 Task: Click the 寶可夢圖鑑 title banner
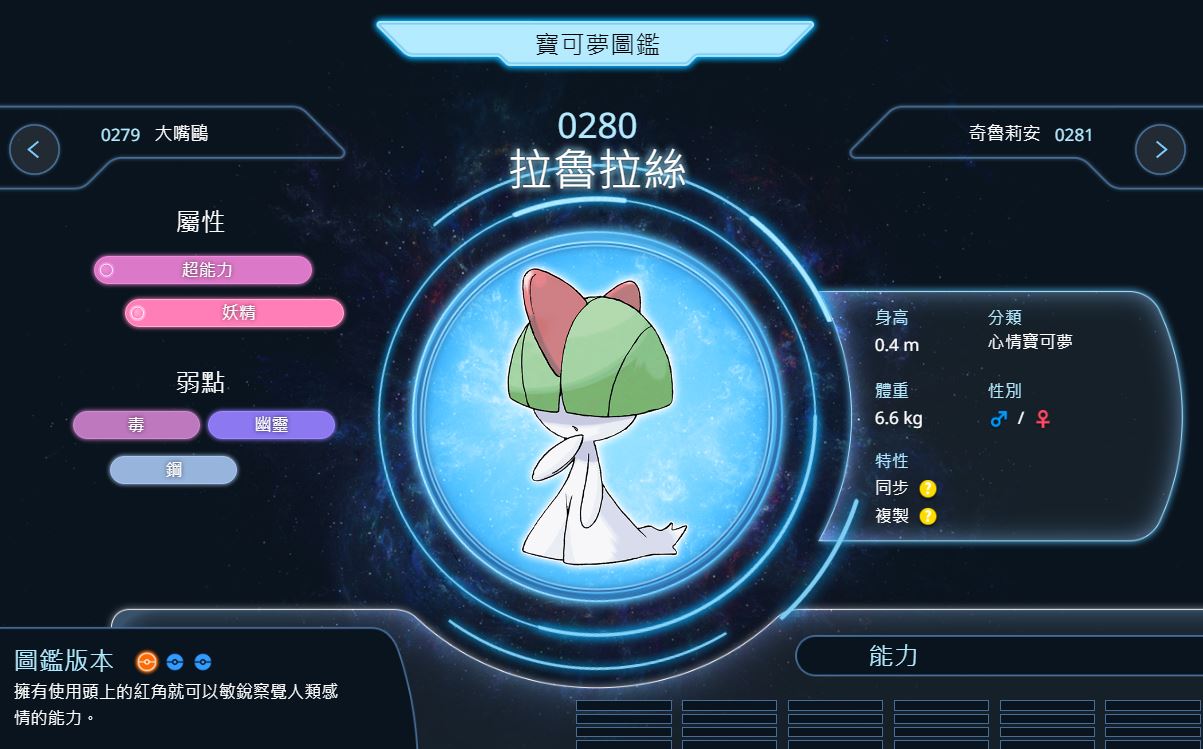pos(596,44)
